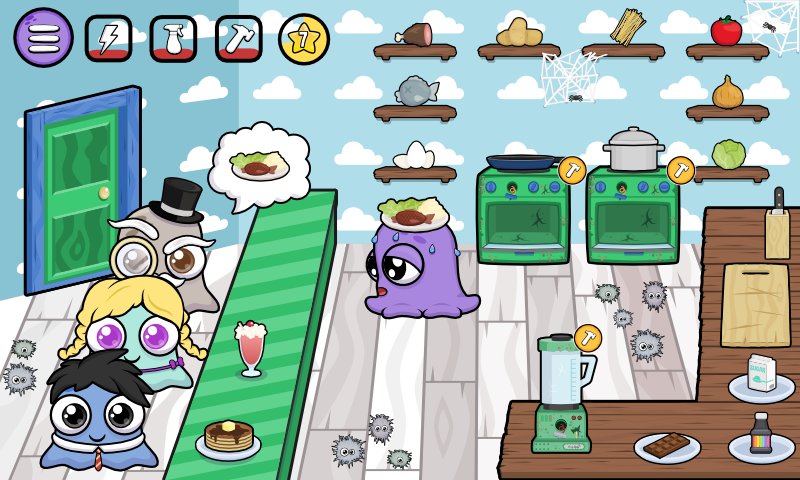Choose the dry pasta ingredient
The width and height of the screenshot is (800, 480).
pos(627,27)
